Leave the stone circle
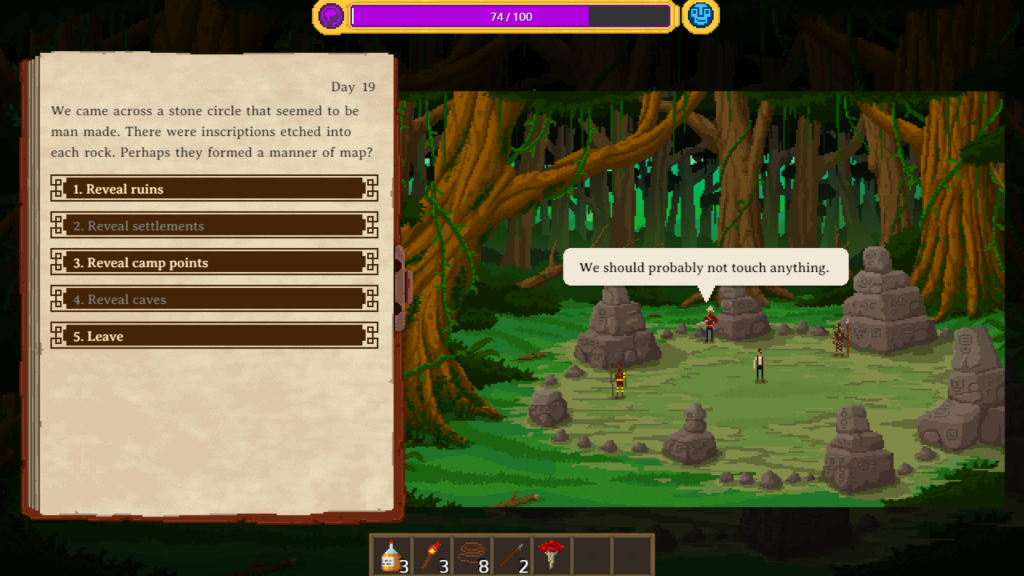The image size is (1024, 576). (x=214, y=337)
